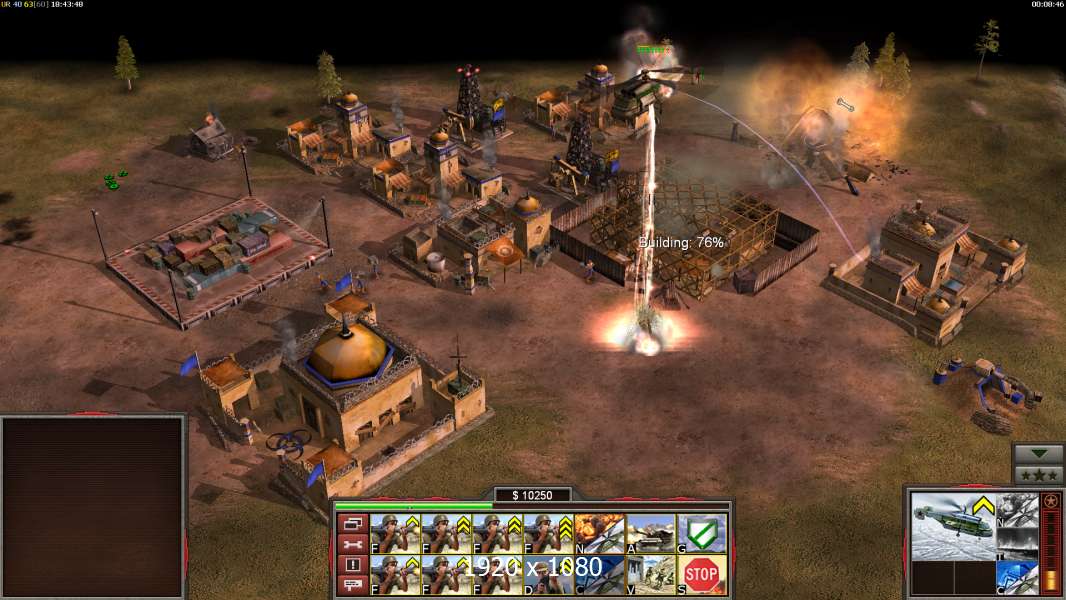Click the wrench button in command bar
1066x600 pixels.
352,544
